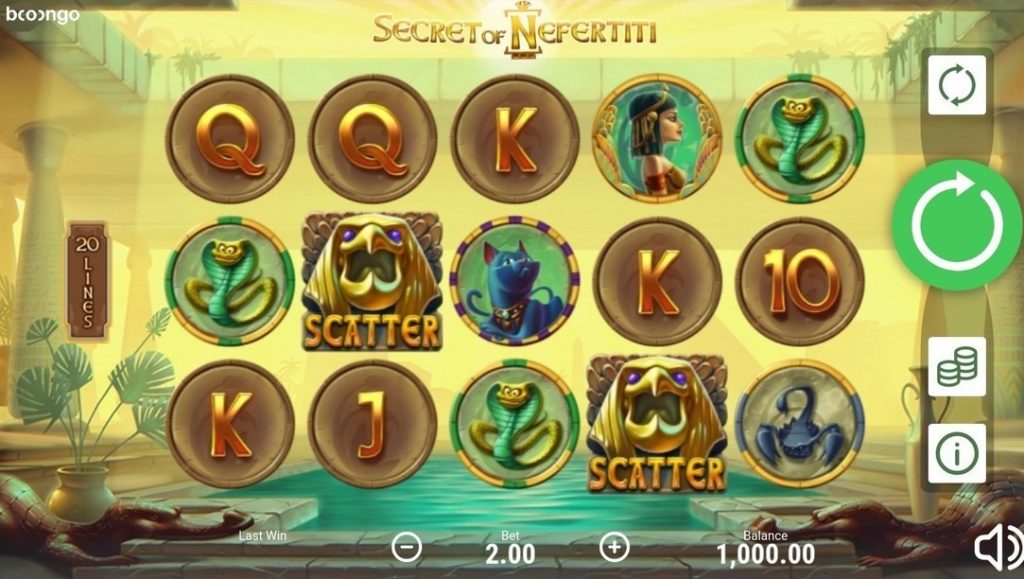Increase the bet with the plus button
1024x579 pixels.
click(613, 547)
